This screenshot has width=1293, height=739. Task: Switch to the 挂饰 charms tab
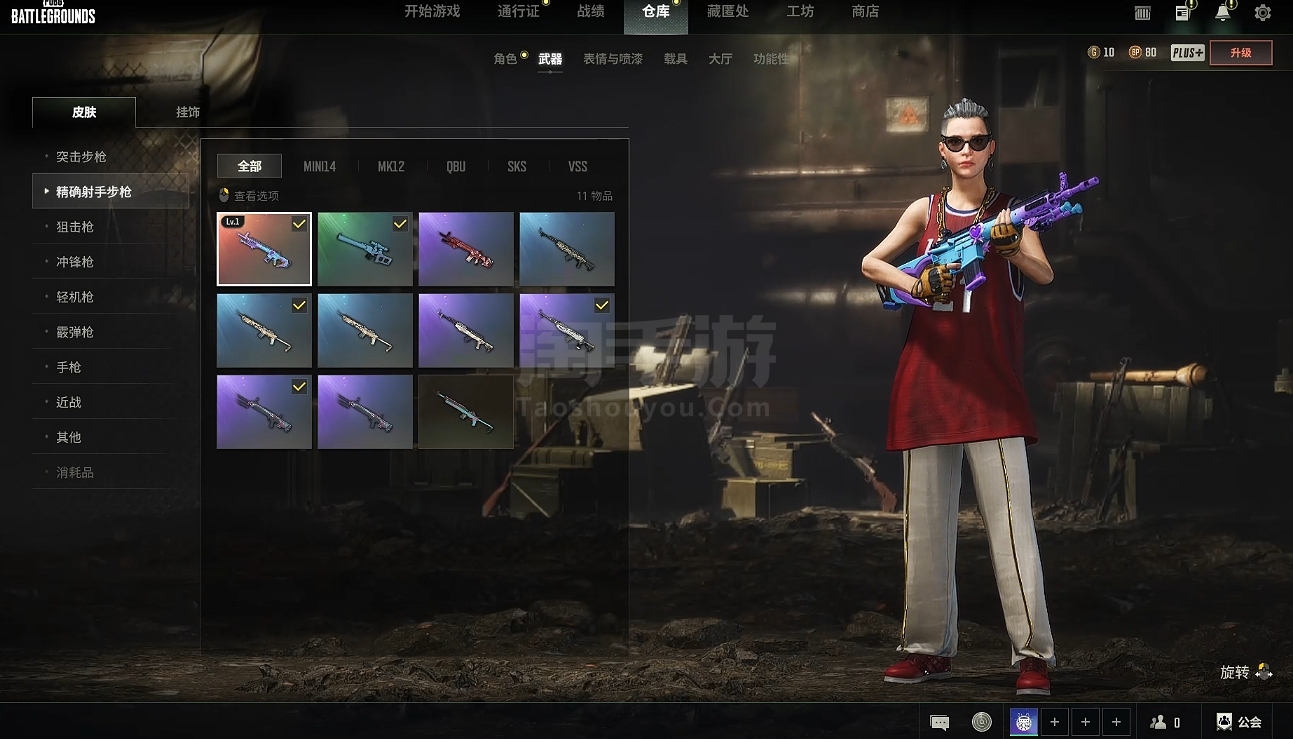tap(188, 112)
